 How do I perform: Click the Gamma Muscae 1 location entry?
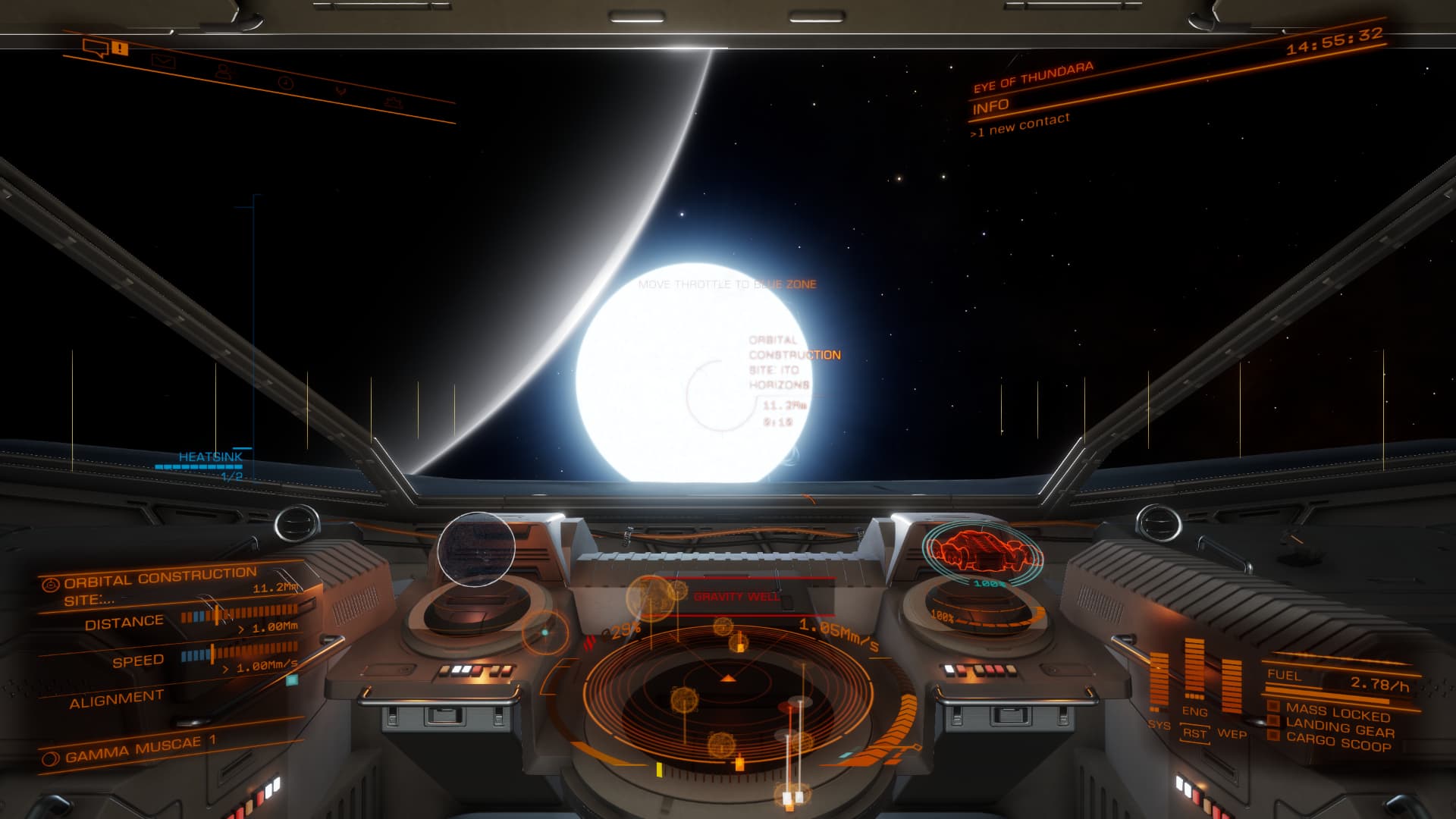133,749
